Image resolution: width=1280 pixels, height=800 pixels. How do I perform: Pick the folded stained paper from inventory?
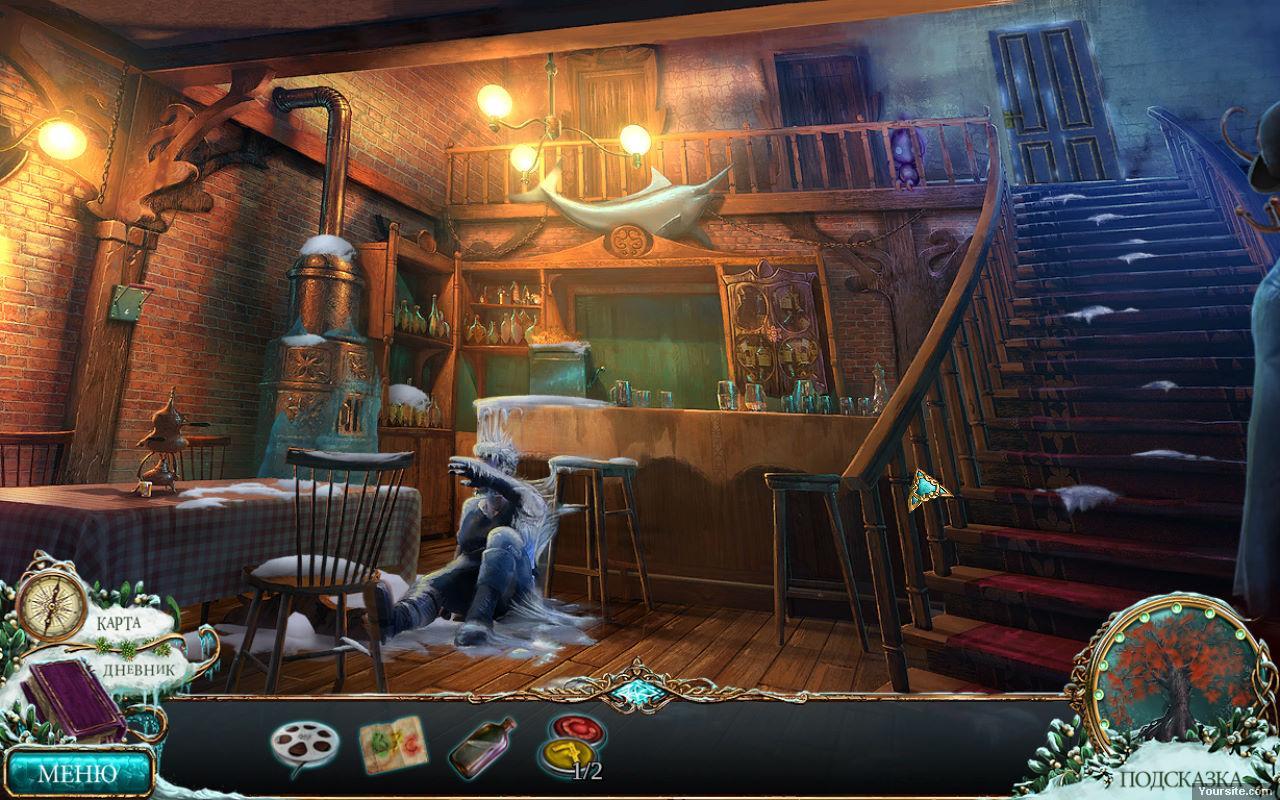tap(393, 745)
